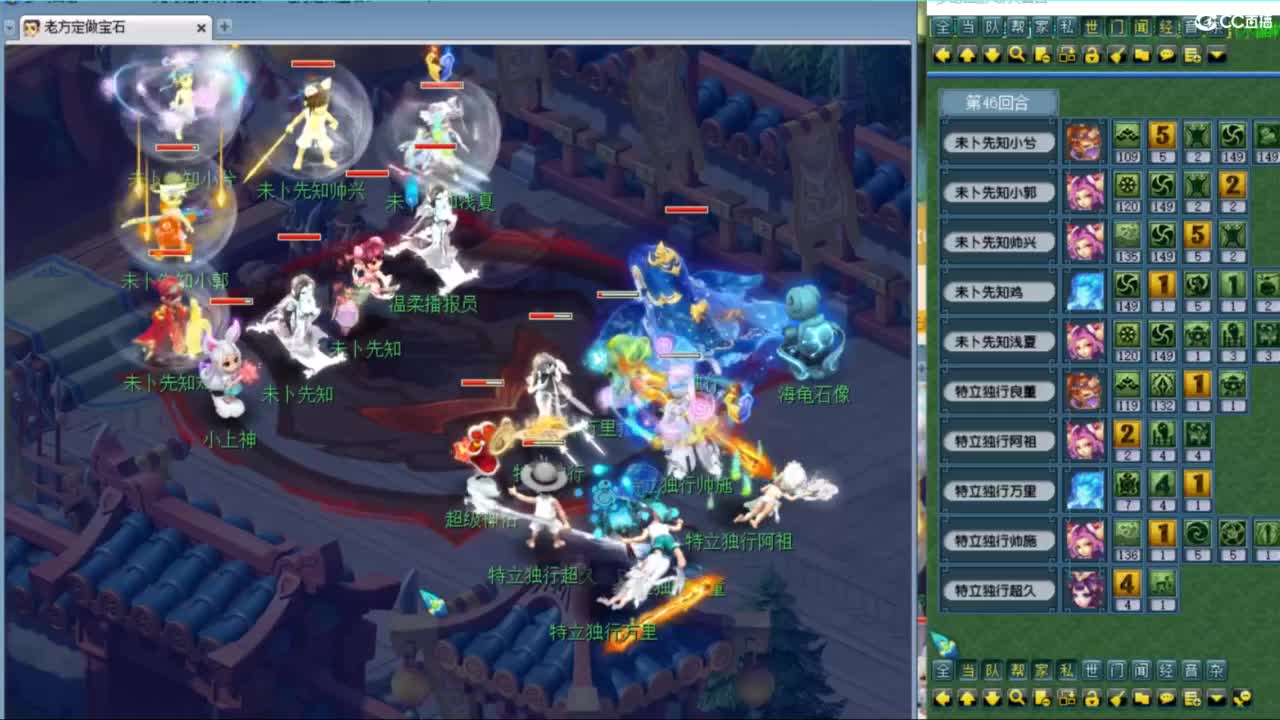Select the broom/clear icon in the chat toolbar

click(1118, 55)
